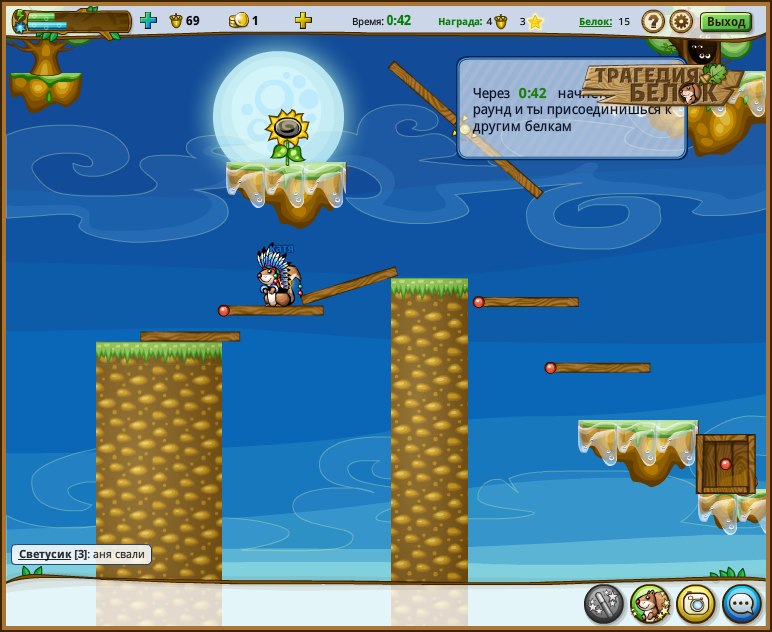Buy more coins with the yellow plus
Screen dimensions: 772x632
point(303,20)
